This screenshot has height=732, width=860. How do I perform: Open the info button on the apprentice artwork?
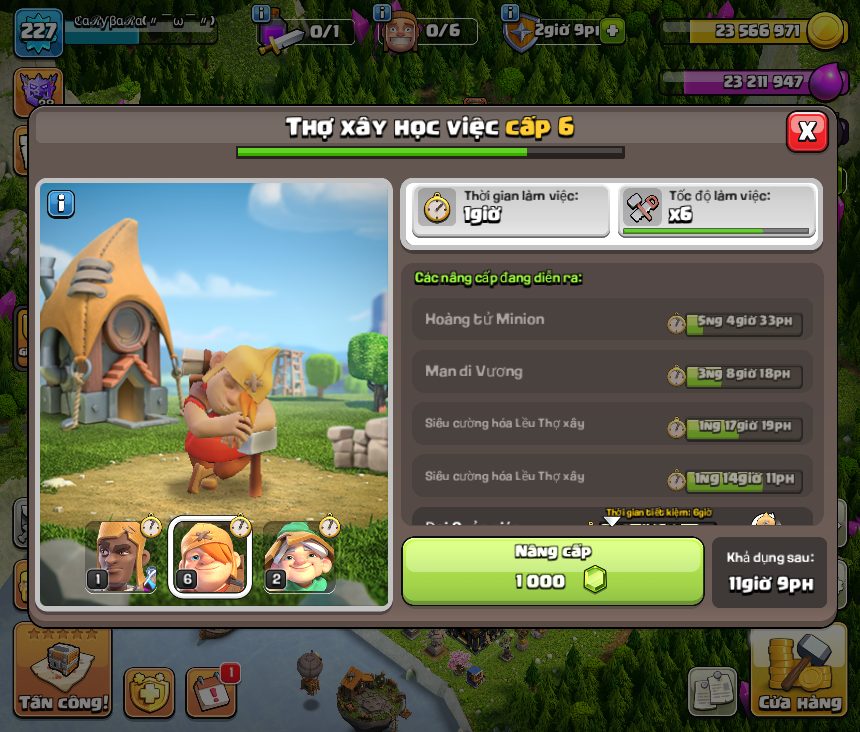[61, 204]
